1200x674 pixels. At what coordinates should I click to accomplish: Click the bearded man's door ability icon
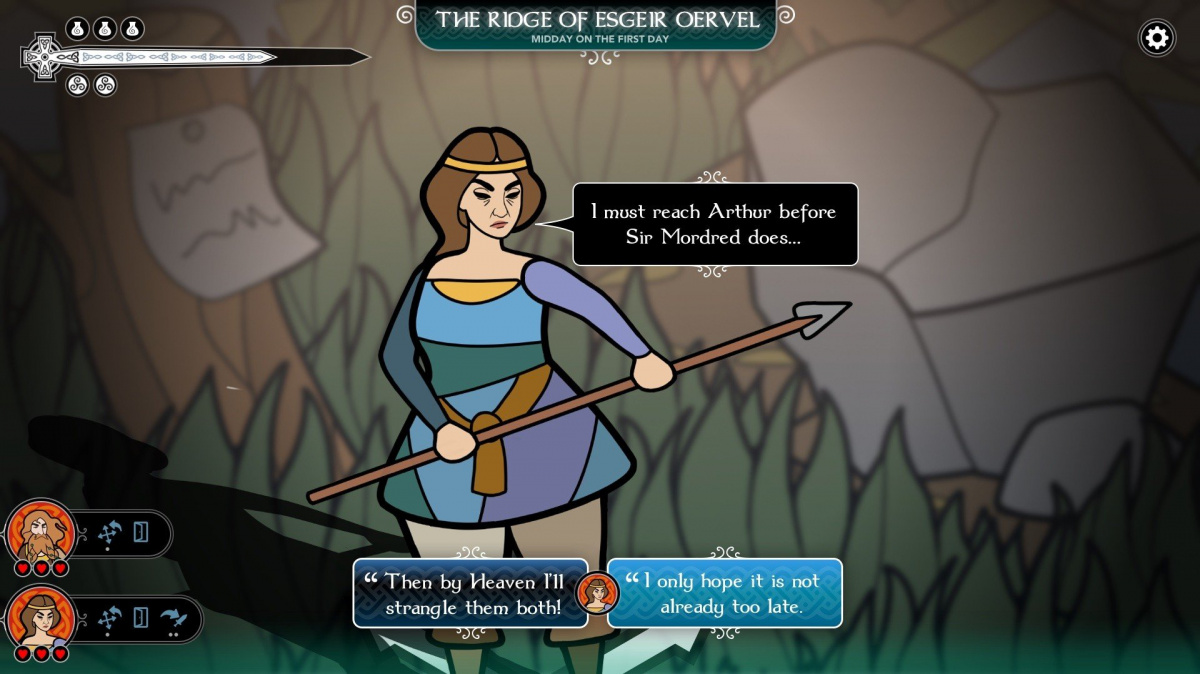point(141,533)
